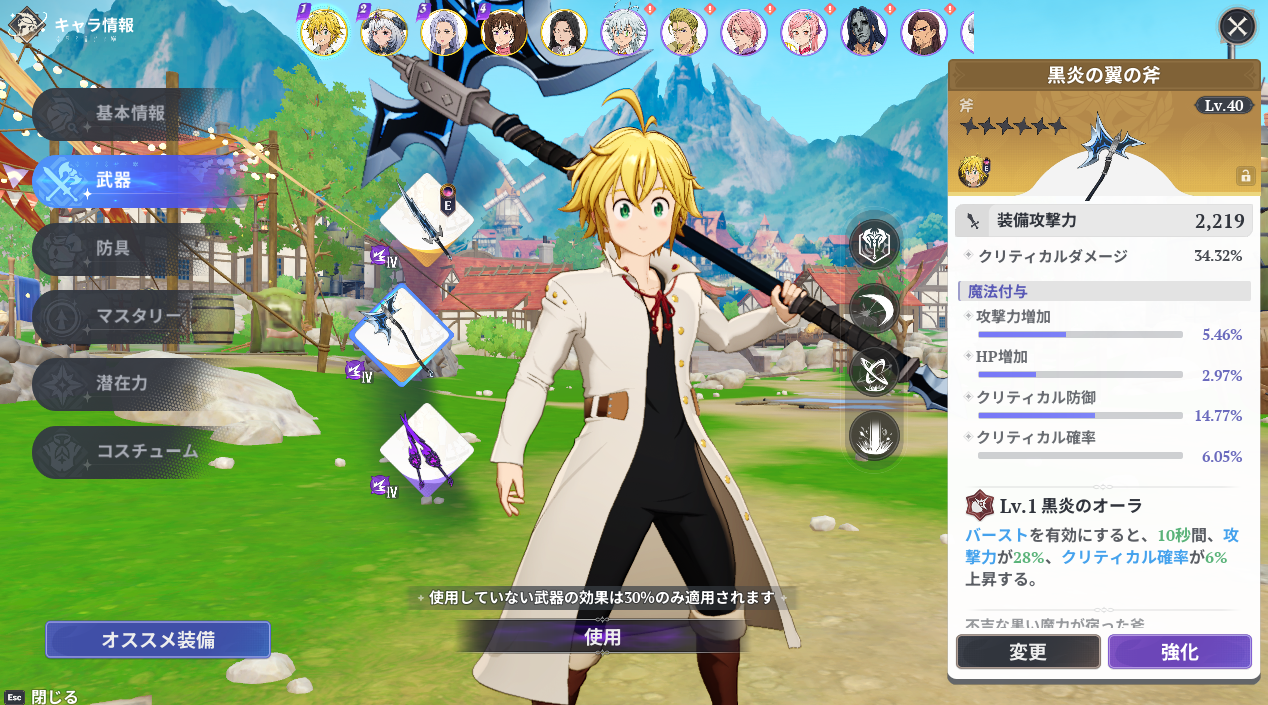Select the black flame wing axe slot

click(402, 335)
